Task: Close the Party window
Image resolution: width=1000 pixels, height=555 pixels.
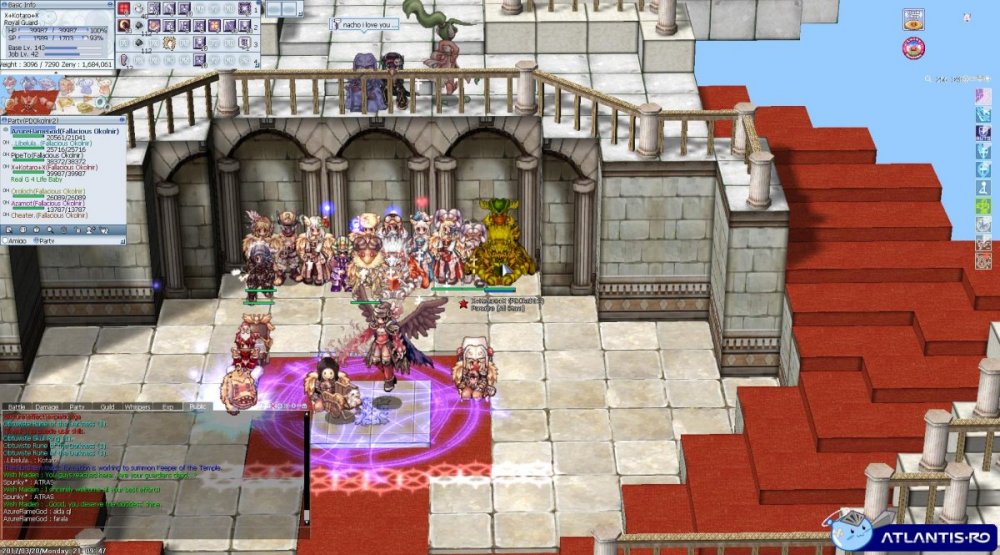Action: pos(122,122)
